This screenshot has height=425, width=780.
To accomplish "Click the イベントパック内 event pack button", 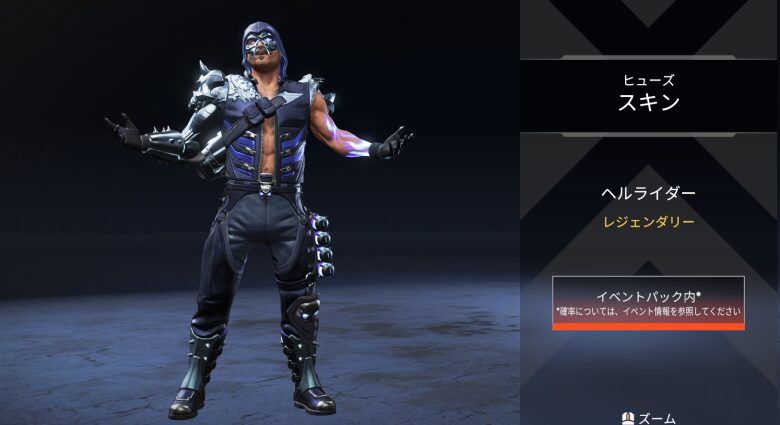I will point(648,303).
